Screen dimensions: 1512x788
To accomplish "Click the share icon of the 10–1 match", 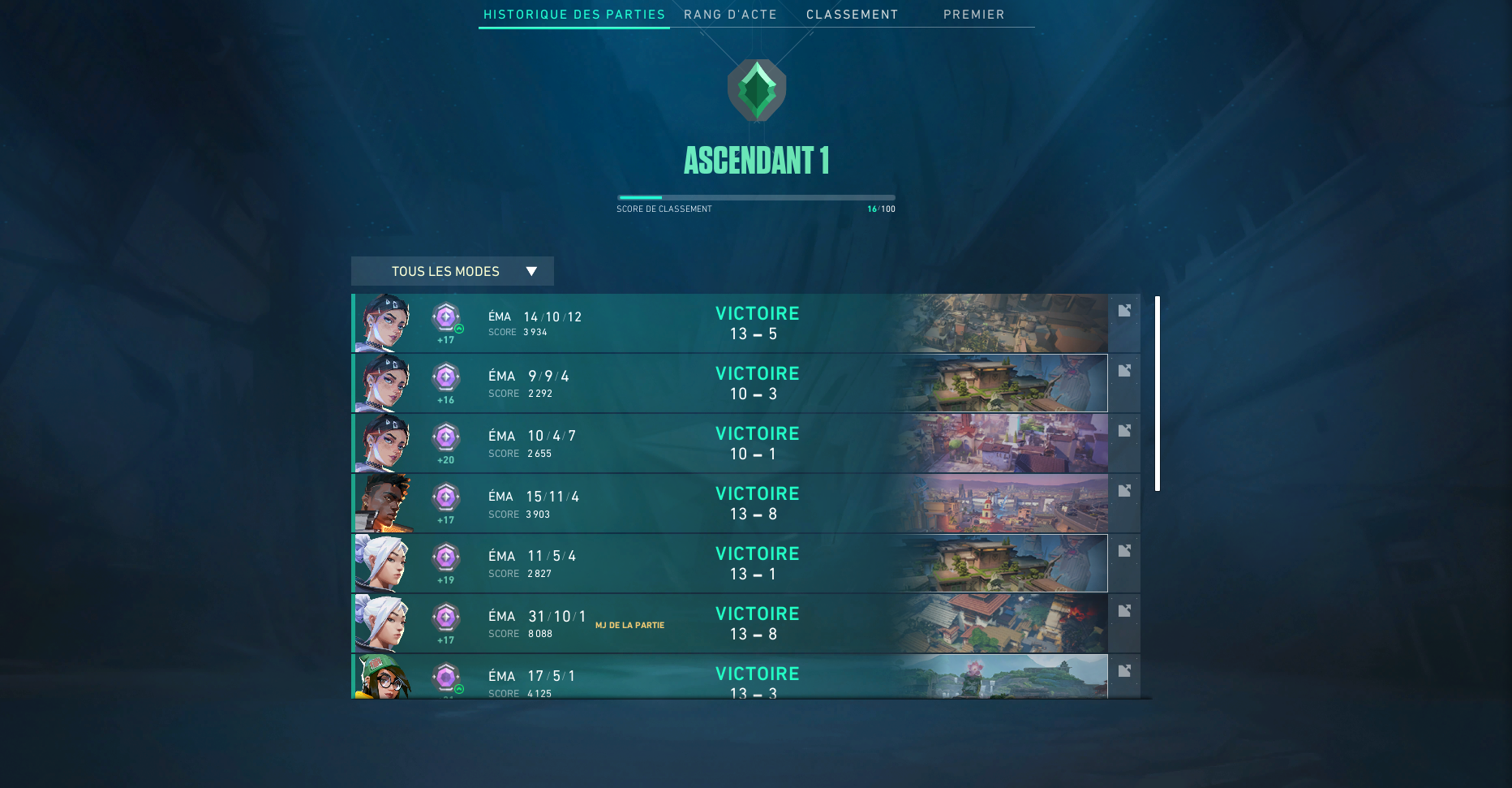I will (x=1124, y=431).
